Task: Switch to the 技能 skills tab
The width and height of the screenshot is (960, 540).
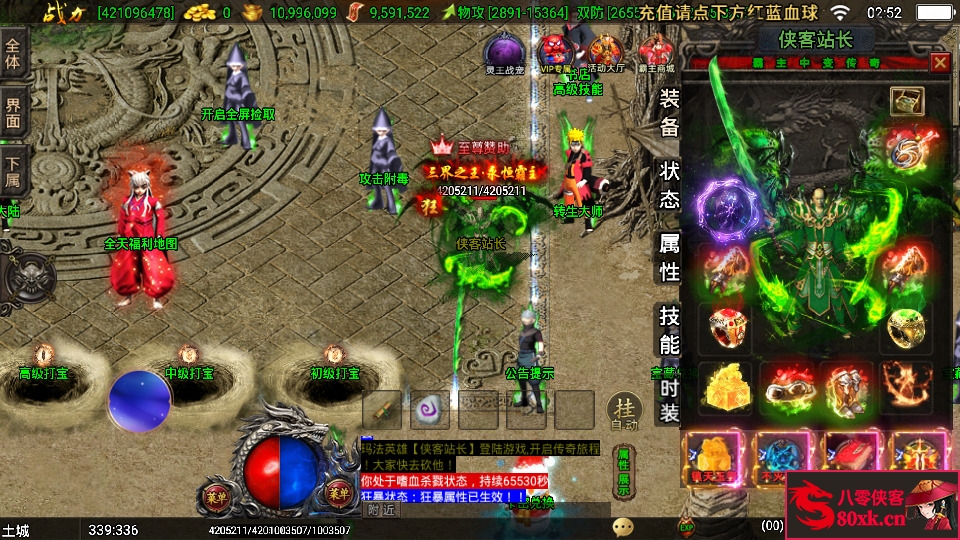Action: pyautogui.click(x=669, y=331)
